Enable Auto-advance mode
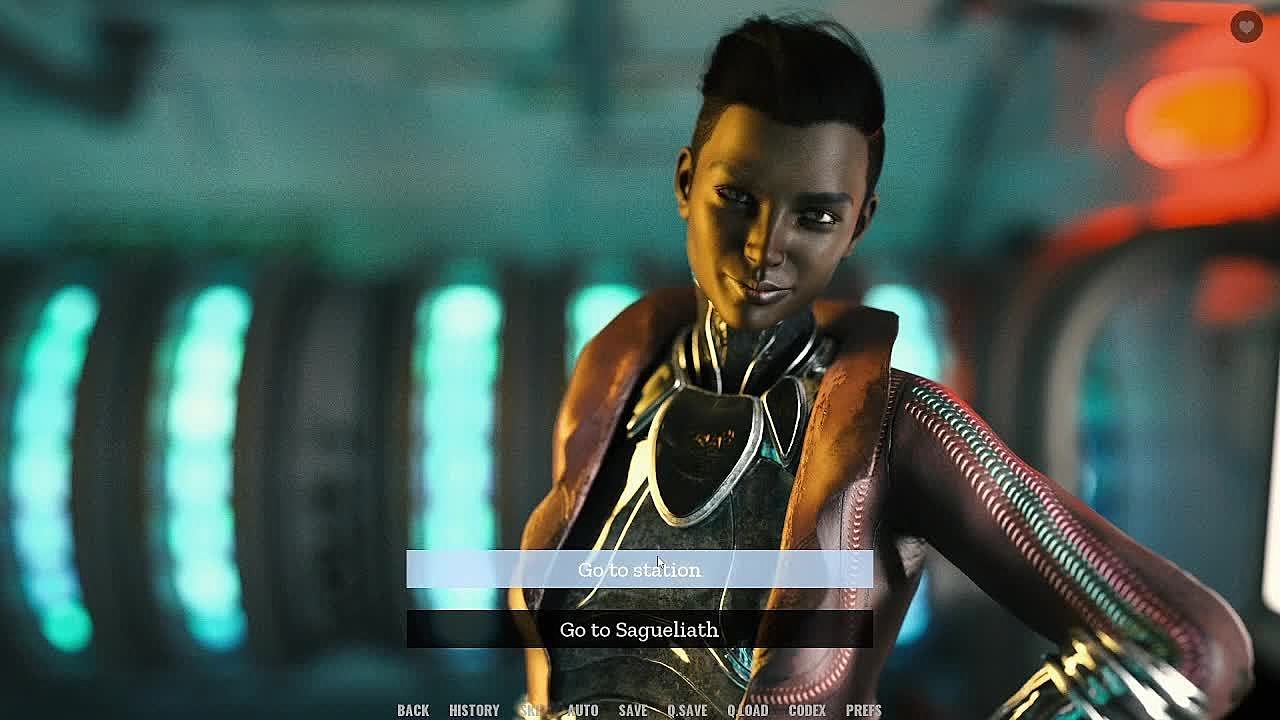This screenshot has height=720, width=1280. click(583, 710)
